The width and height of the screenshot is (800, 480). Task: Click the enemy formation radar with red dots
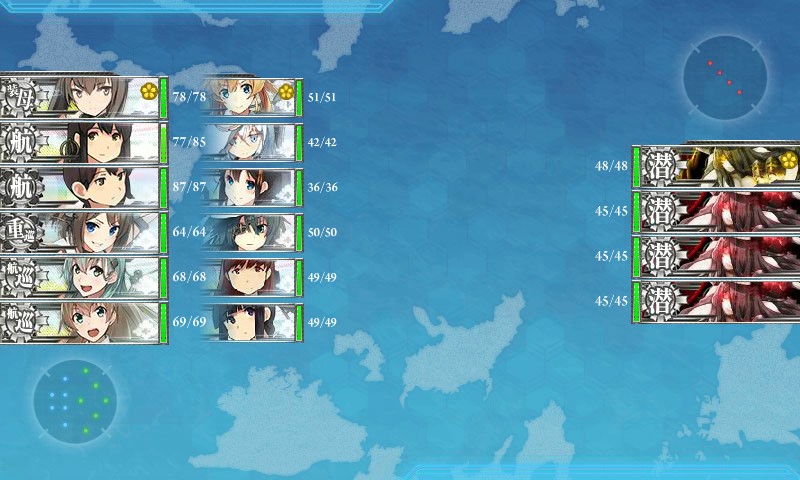tap(726, 78)
